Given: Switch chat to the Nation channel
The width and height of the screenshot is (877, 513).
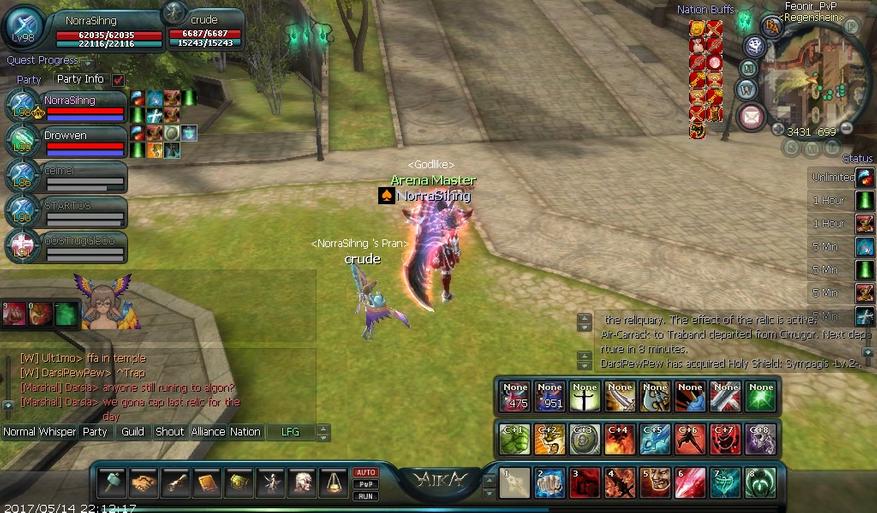Looking at the screenshot, I should pos(245,432).
